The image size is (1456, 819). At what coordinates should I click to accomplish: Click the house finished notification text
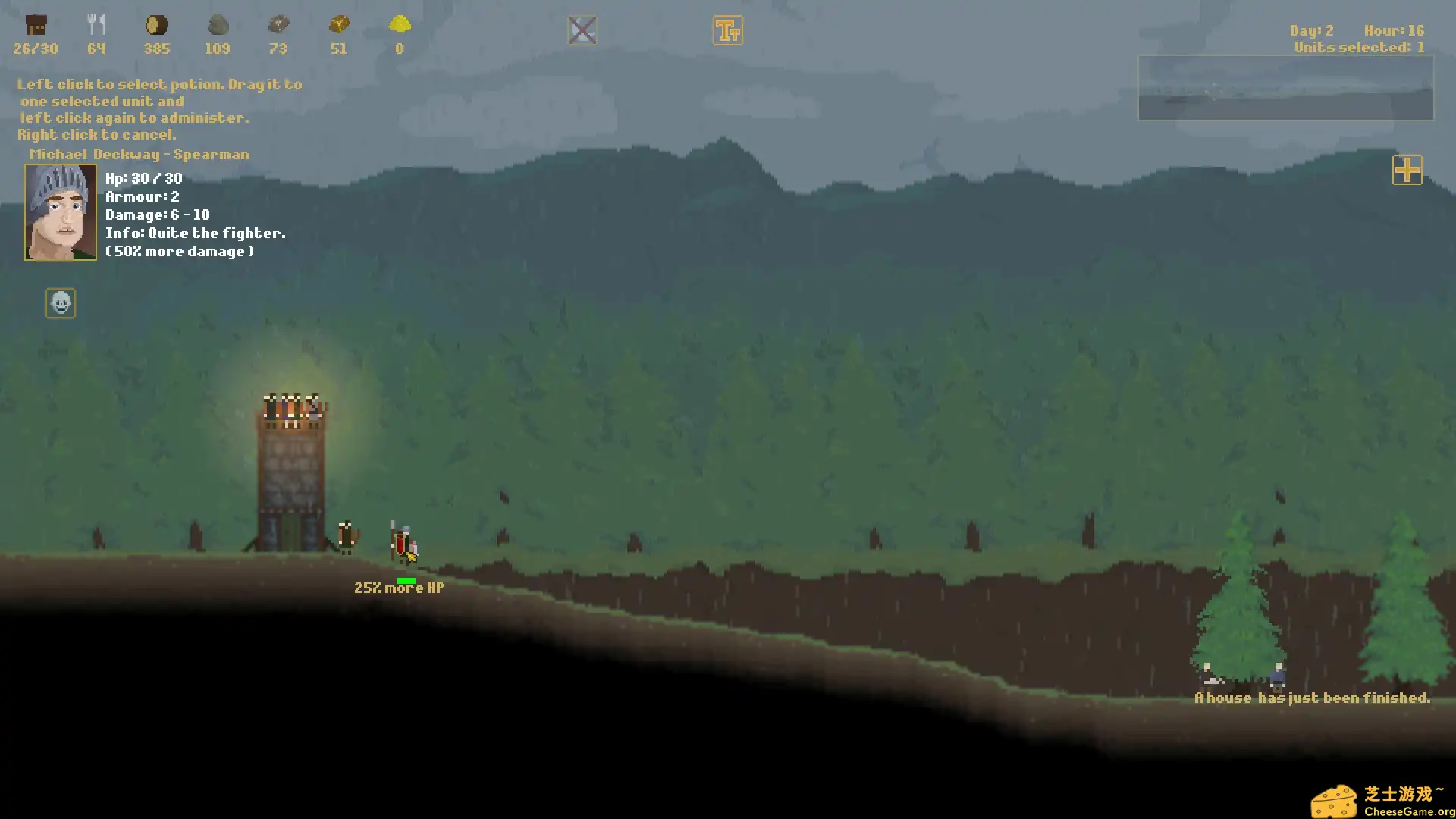[x=1313, y=698]
